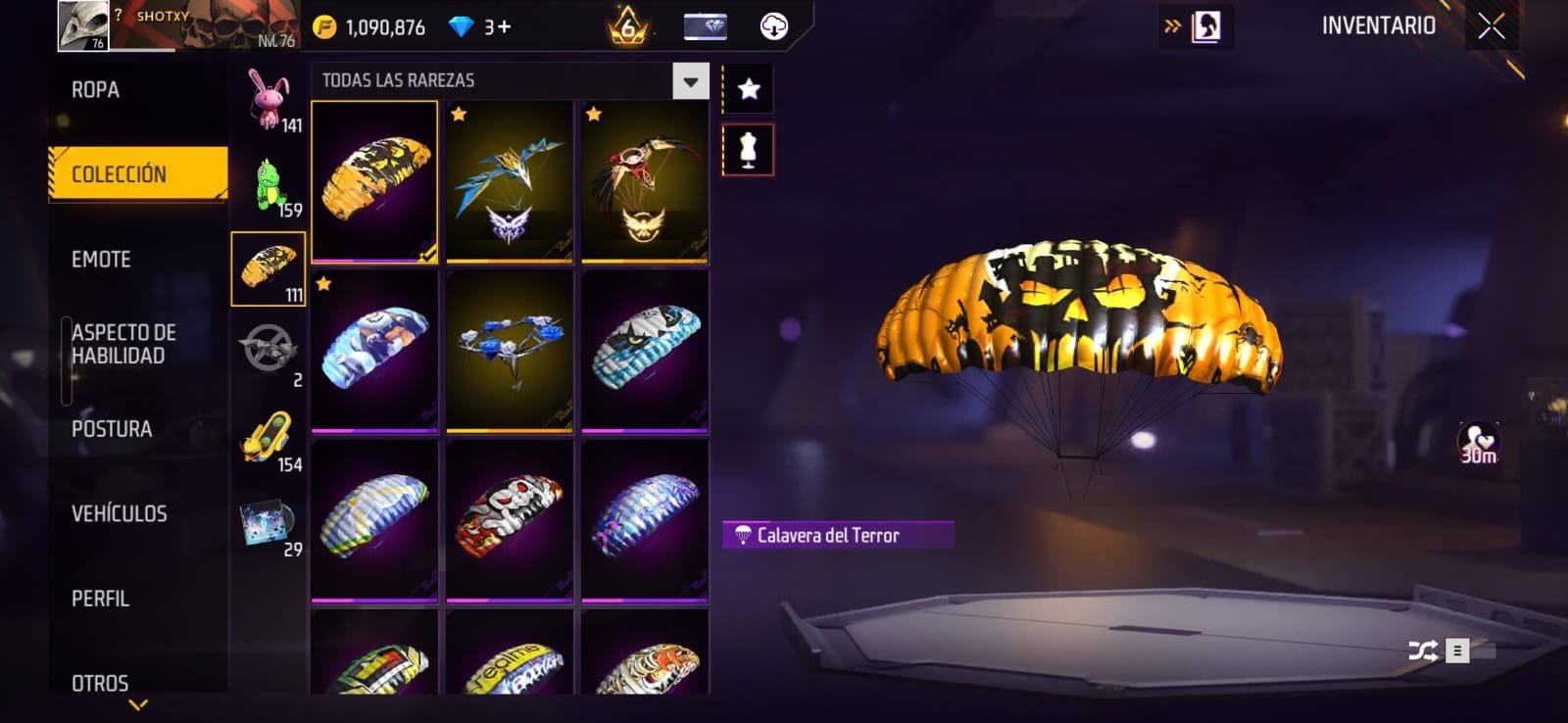
Task: Select the pink bunny pet subcategory
Action: (x=269, y=100)
